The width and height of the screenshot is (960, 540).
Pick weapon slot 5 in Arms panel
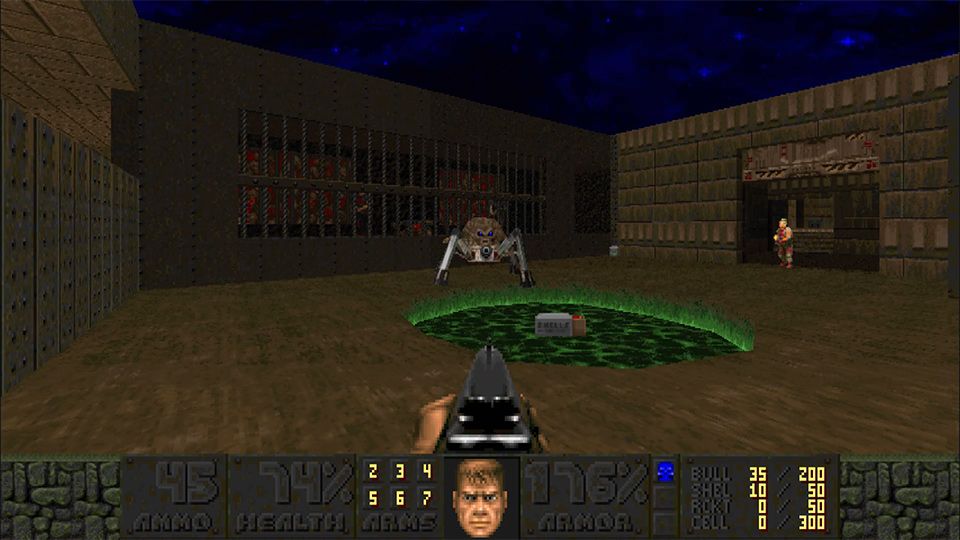372,497
